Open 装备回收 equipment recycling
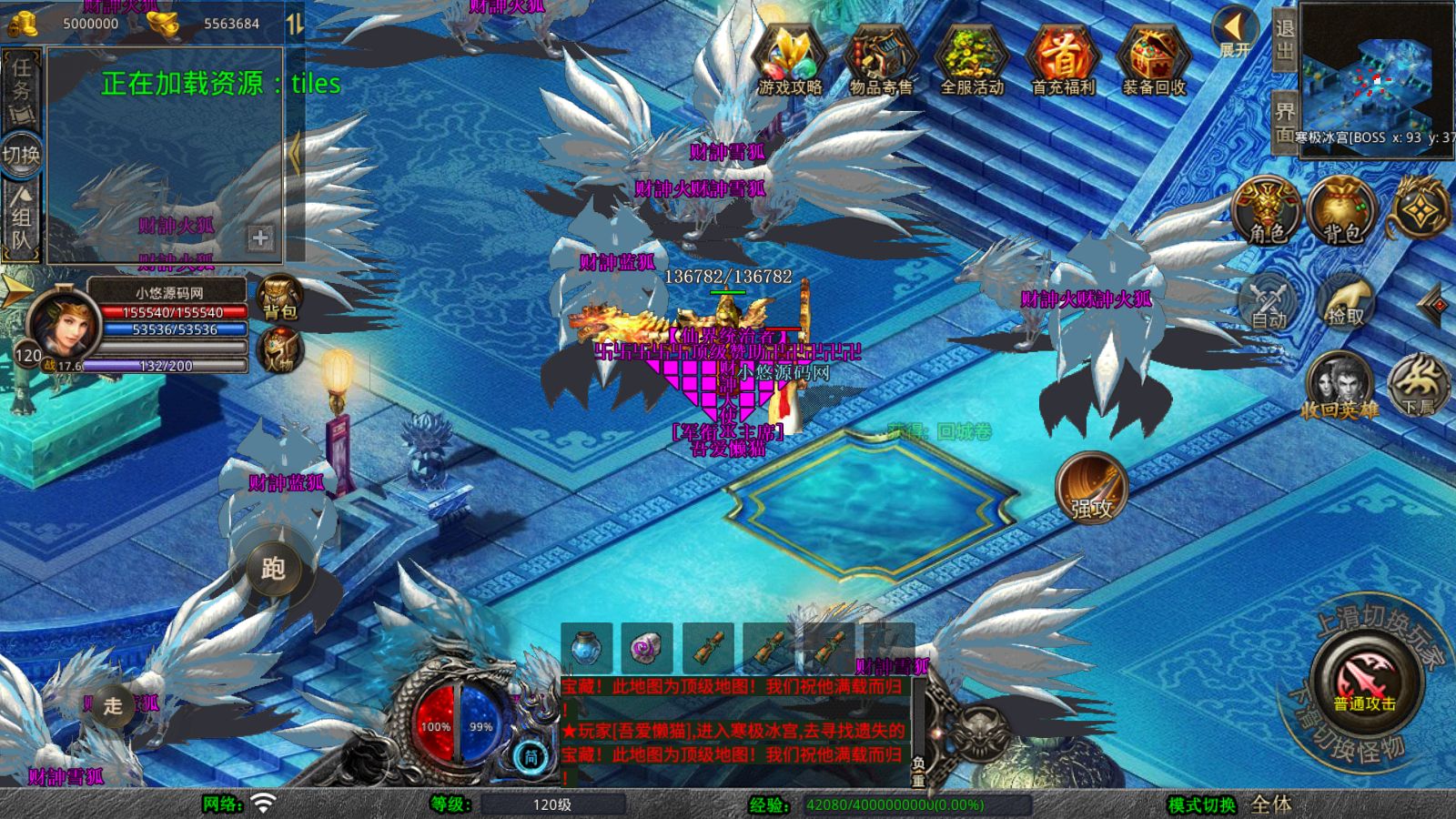 (x=1153, y=60)
